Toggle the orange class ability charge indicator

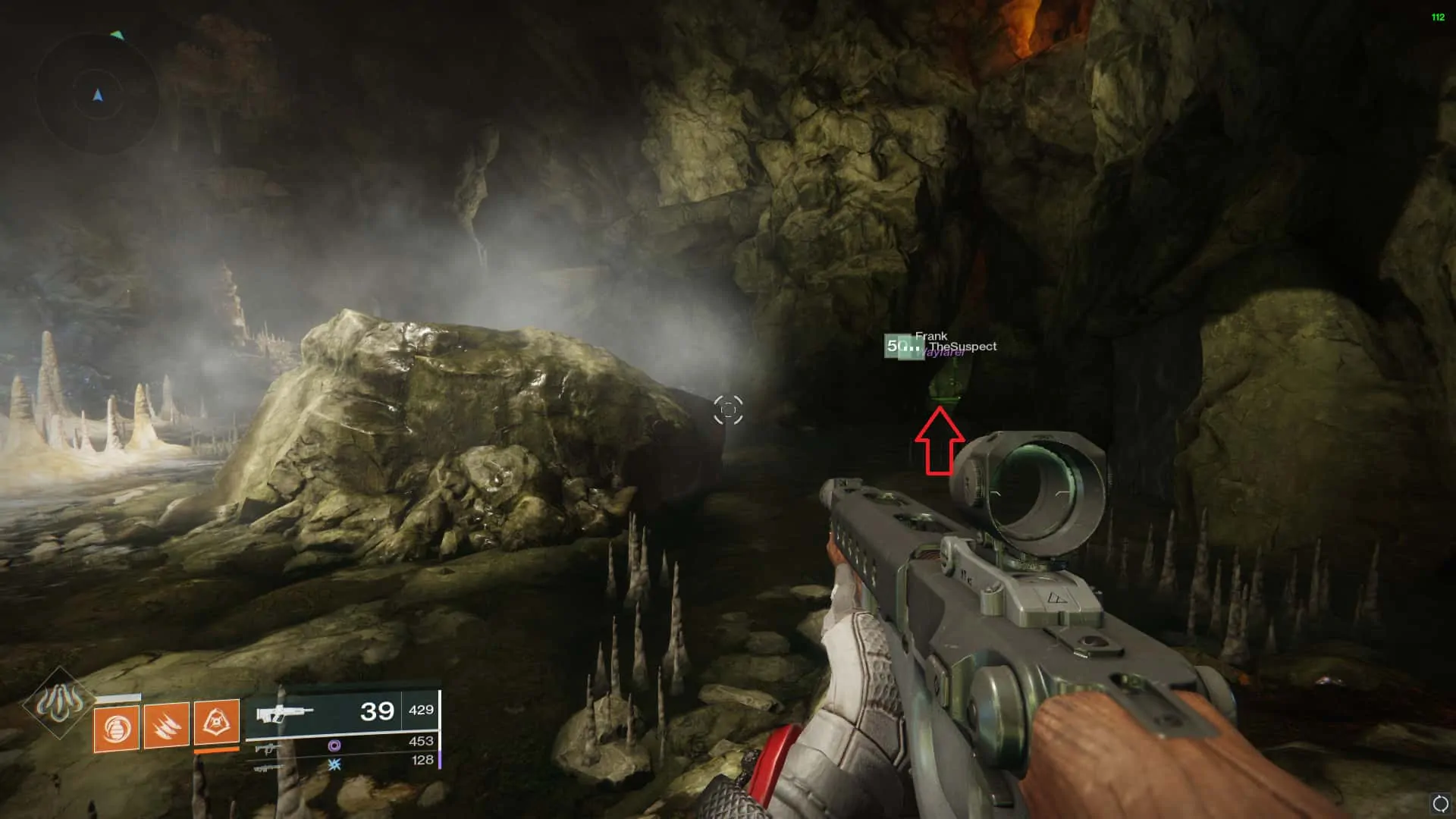[216, 752]
